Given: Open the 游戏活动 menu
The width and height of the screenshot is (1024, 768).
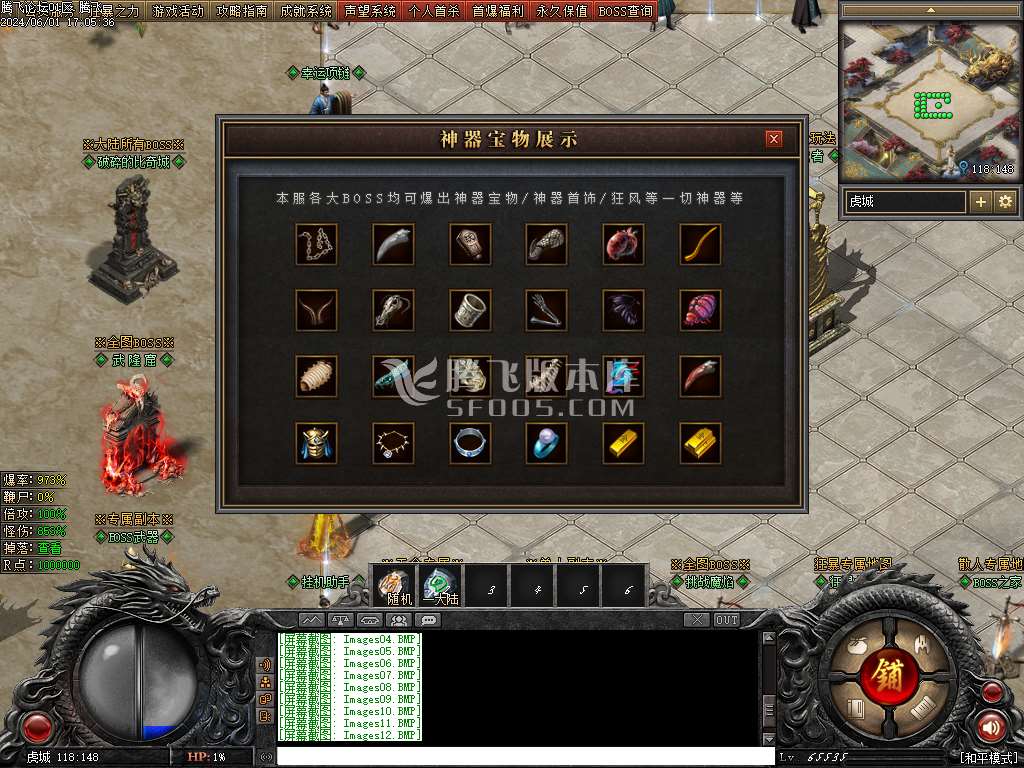Looking at the screenshot, I should 178,11.
